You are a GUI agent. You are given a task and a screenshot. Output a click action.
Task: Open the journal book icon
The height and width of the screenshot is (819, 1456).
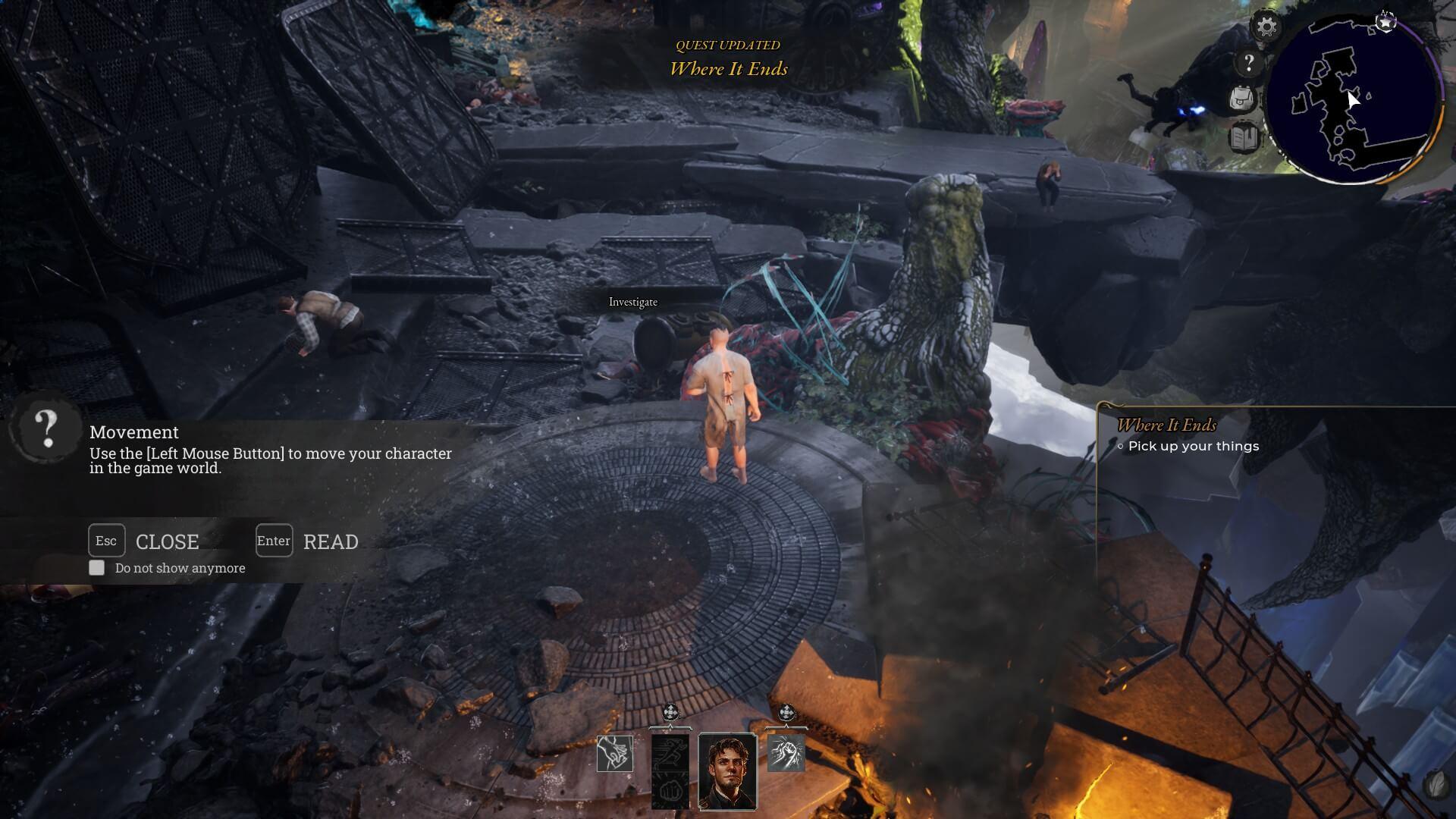click(1244, 138)
